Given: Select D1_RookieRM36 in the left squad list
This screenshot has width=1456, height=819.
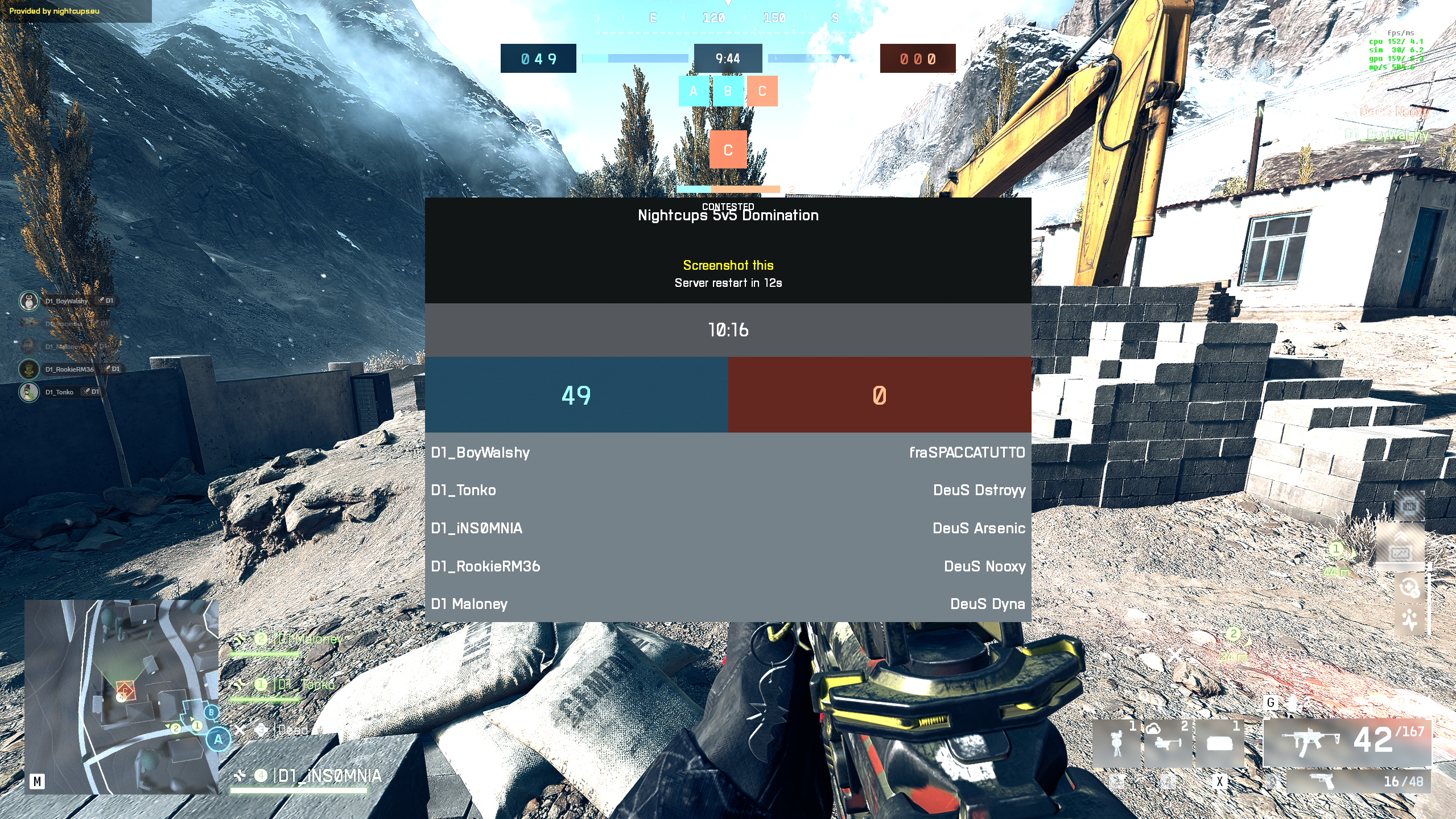Looking at the screenshot, I should (x=69, y=369).
